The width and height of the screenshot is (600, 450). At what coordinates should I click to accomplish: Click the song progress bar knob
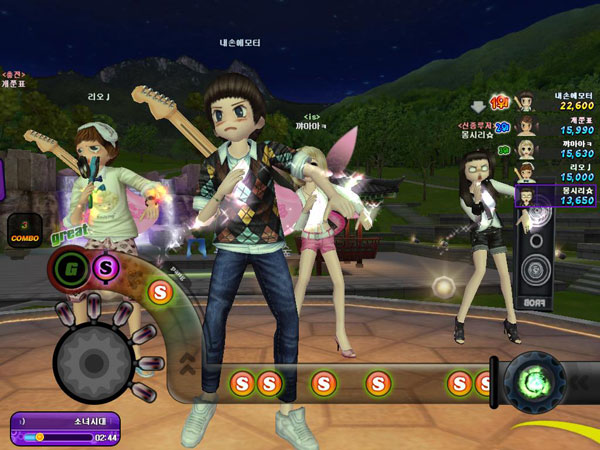[x=40, y=437]
